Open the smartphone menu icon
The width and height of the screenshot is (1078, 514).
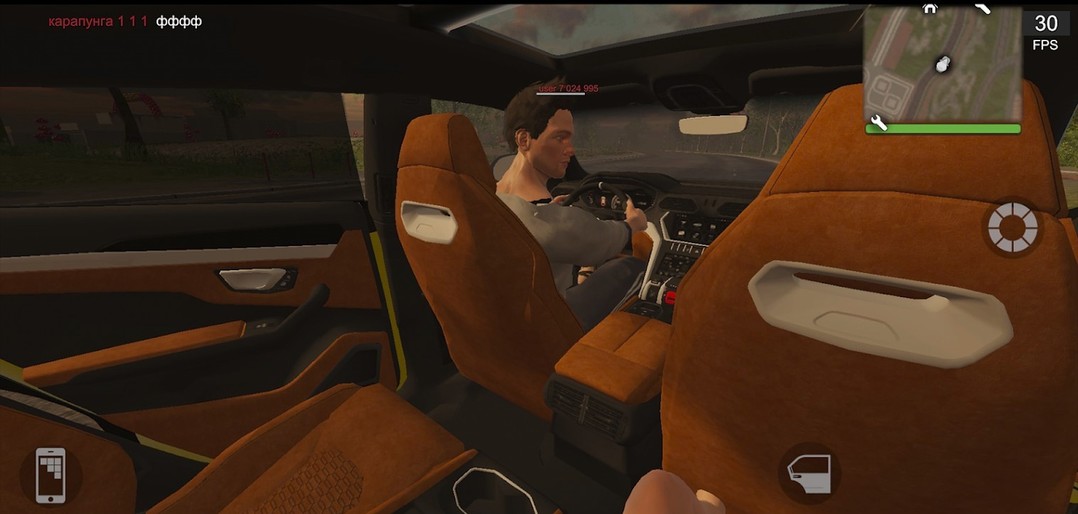coord(50,475)
